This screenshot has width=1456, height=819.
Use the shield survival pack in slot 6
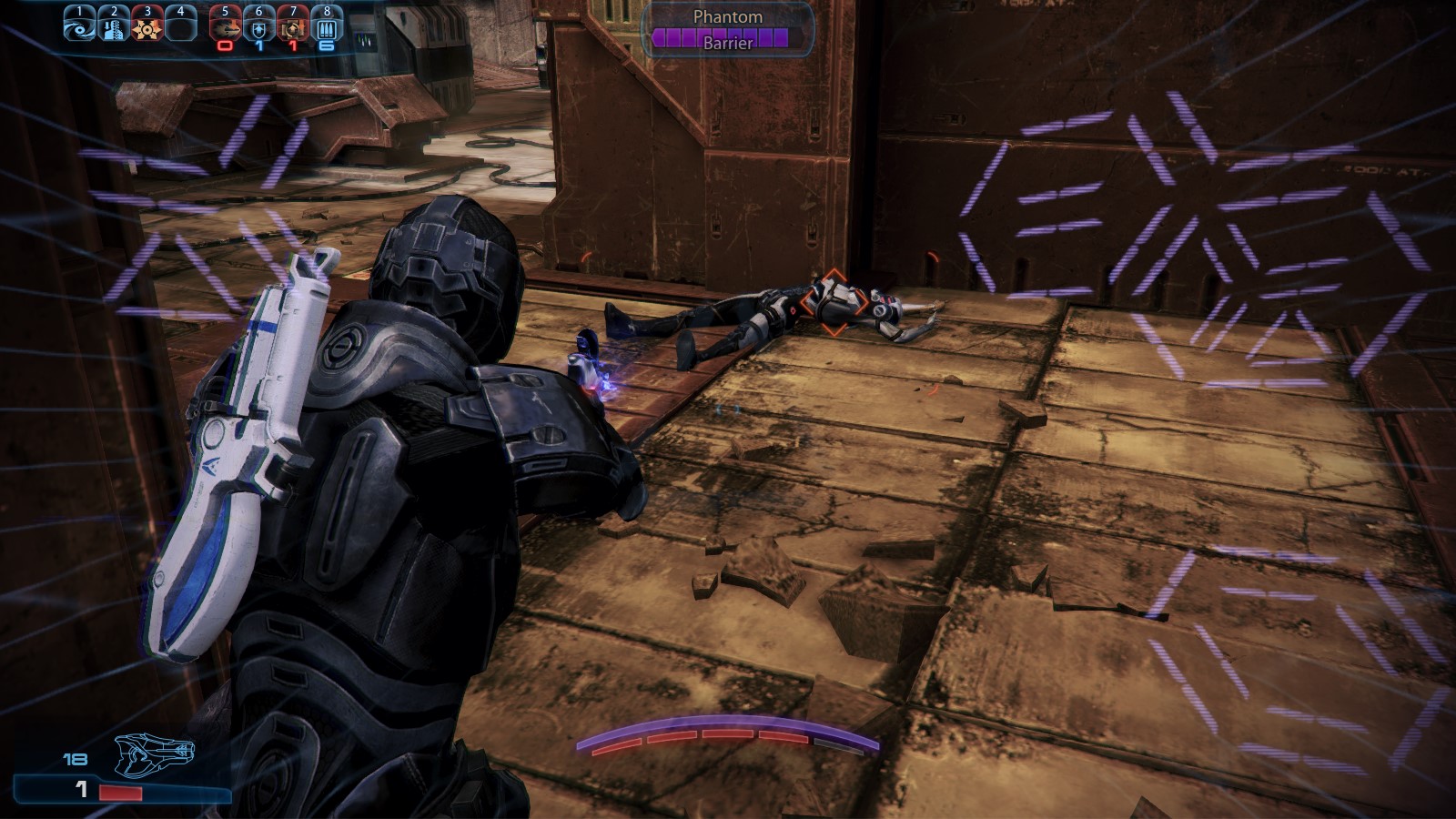[258, 27]
